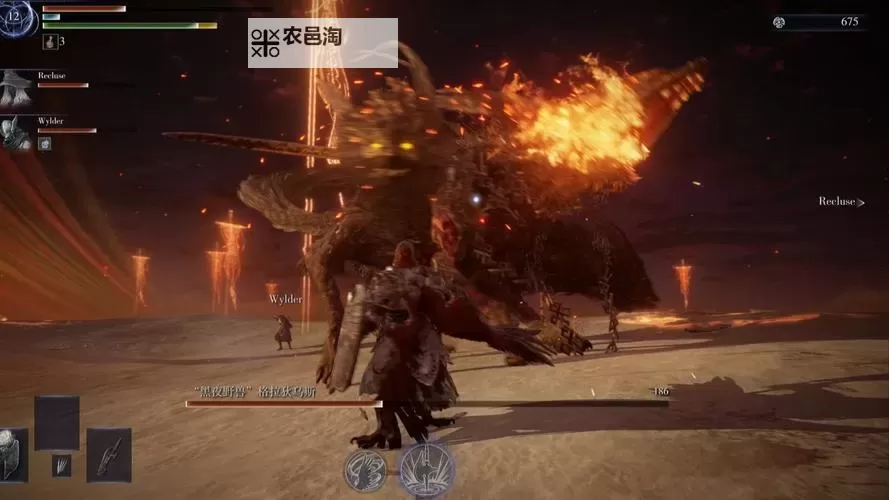Select the right-hand weapon slot
This screenshot has height=500, width=889.
[x=108, y=455]
